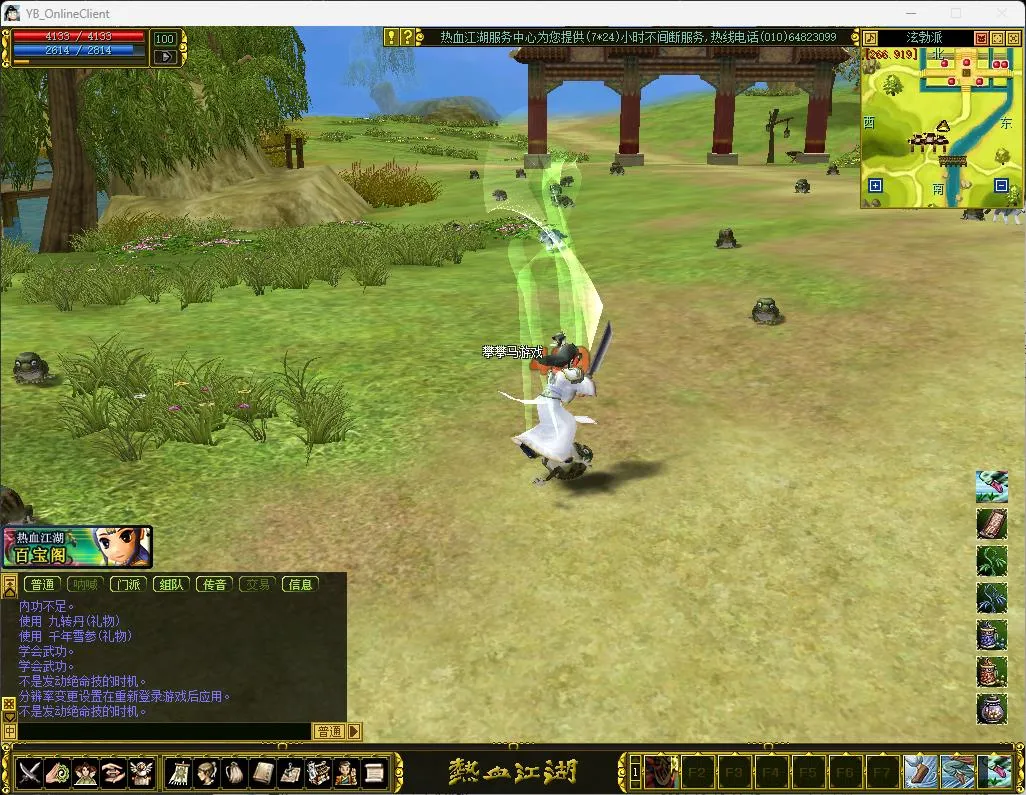Switch to the 组队 chat tab
Screen dimensions: 1026x795
(171, 584)
